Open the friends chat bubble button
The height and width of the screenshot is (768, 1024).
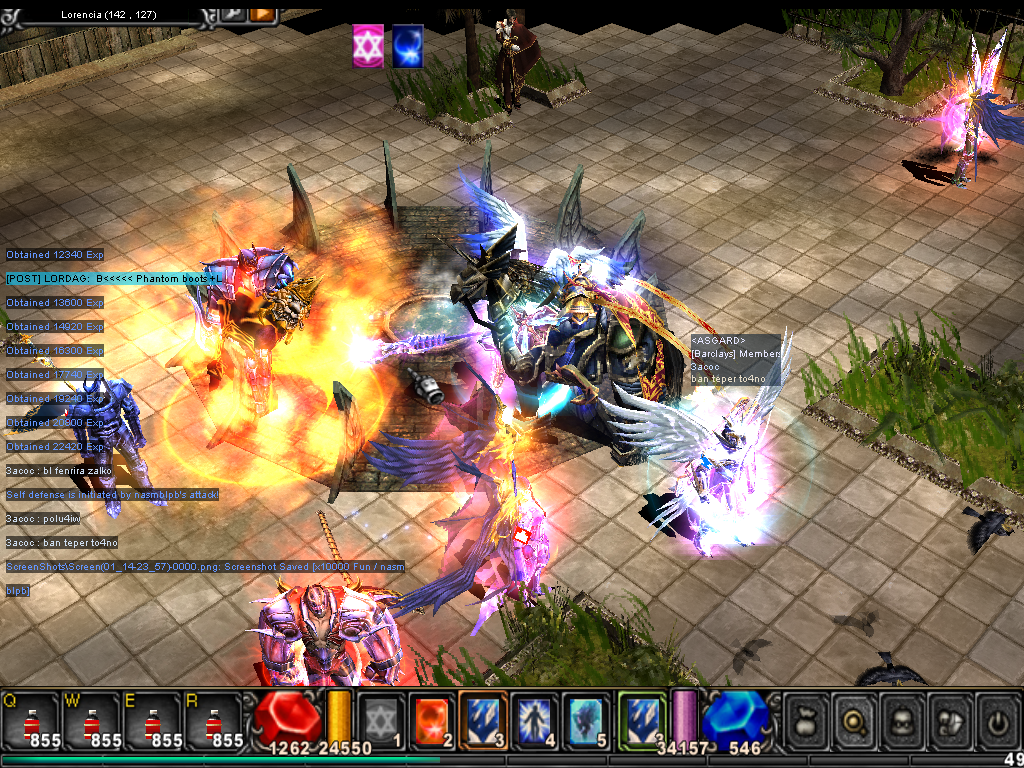(x=951, y=719)
